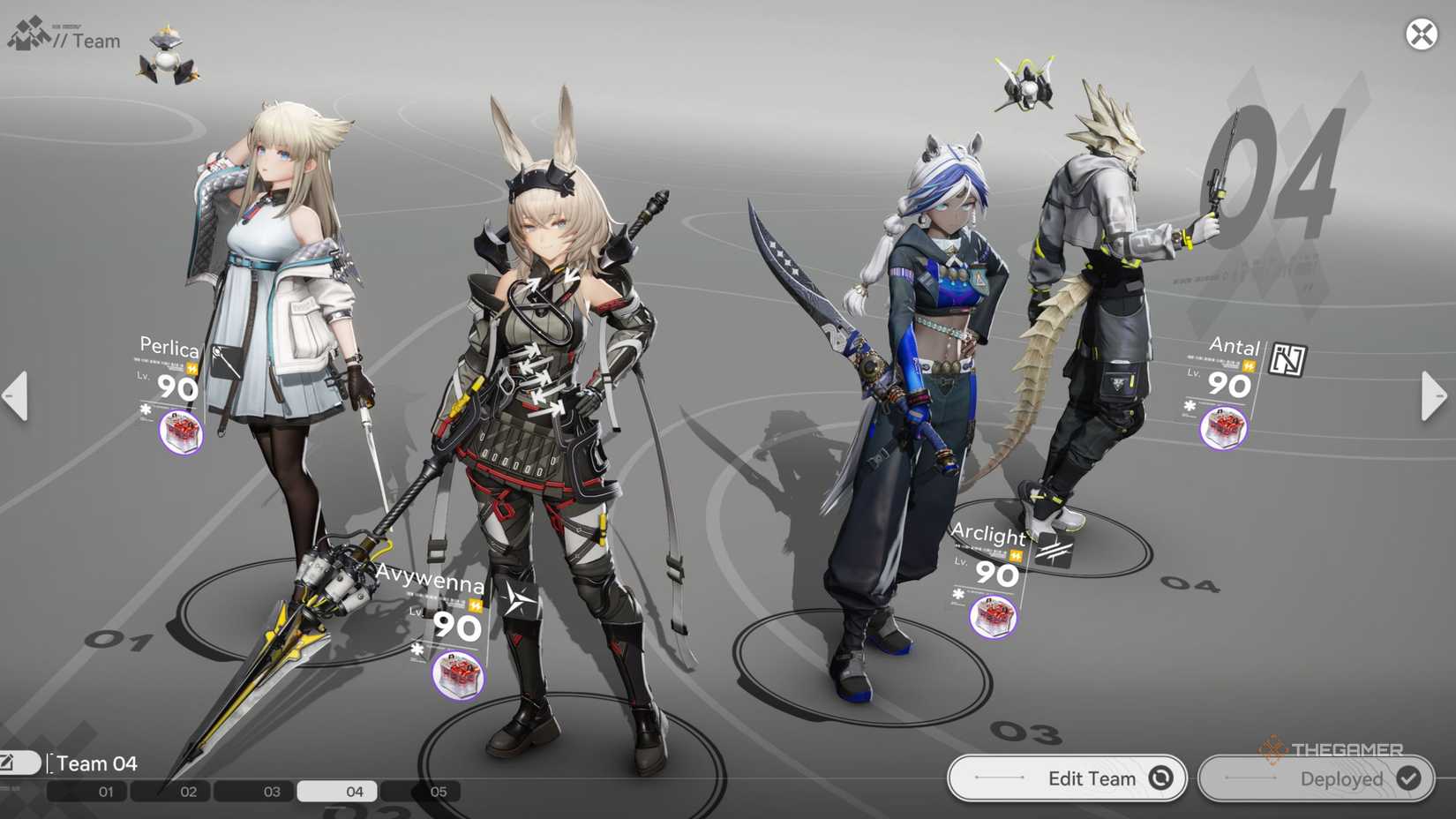Click the star icon beside Arclight's level
This screenshot has width=1456, height=819.
click(x=958, y=594)
